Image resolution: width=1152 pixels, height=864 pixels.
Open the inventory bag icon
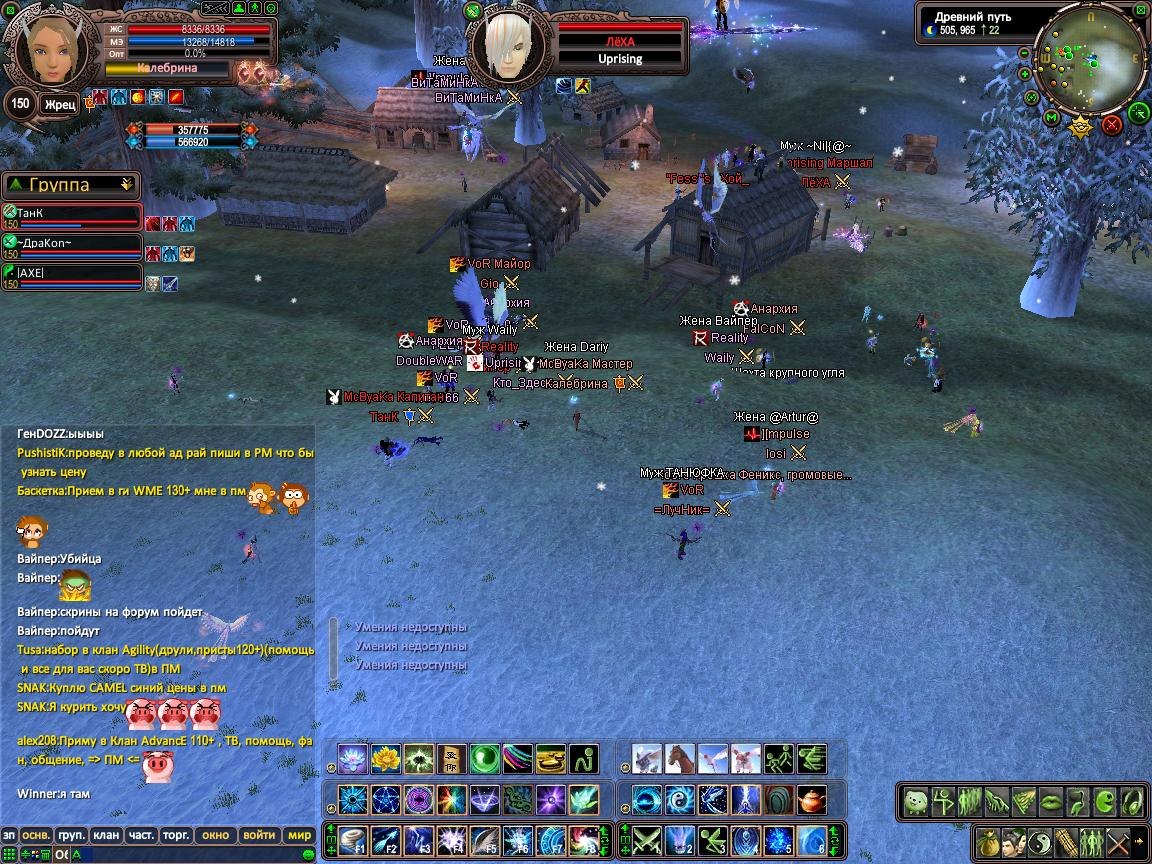click(x=986, y=841)
